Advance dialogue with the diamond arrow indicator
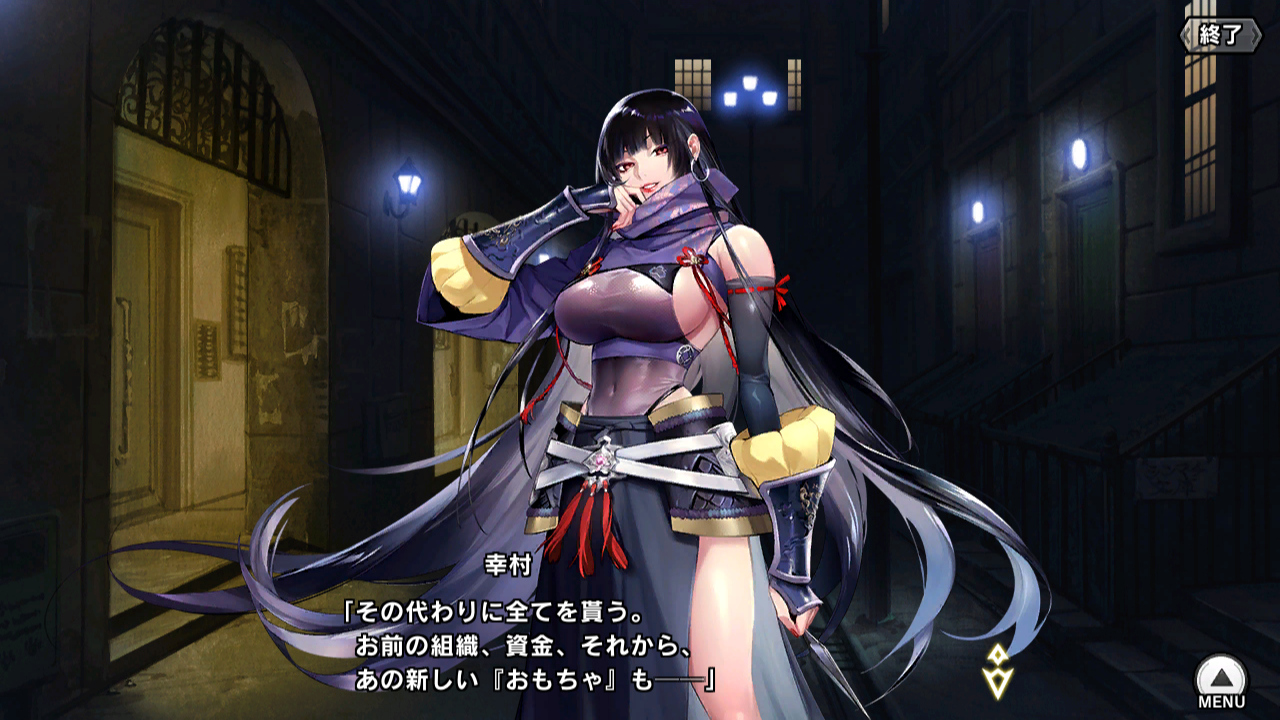The height and width of the screenshot is (720, 1280). [998, 670]
